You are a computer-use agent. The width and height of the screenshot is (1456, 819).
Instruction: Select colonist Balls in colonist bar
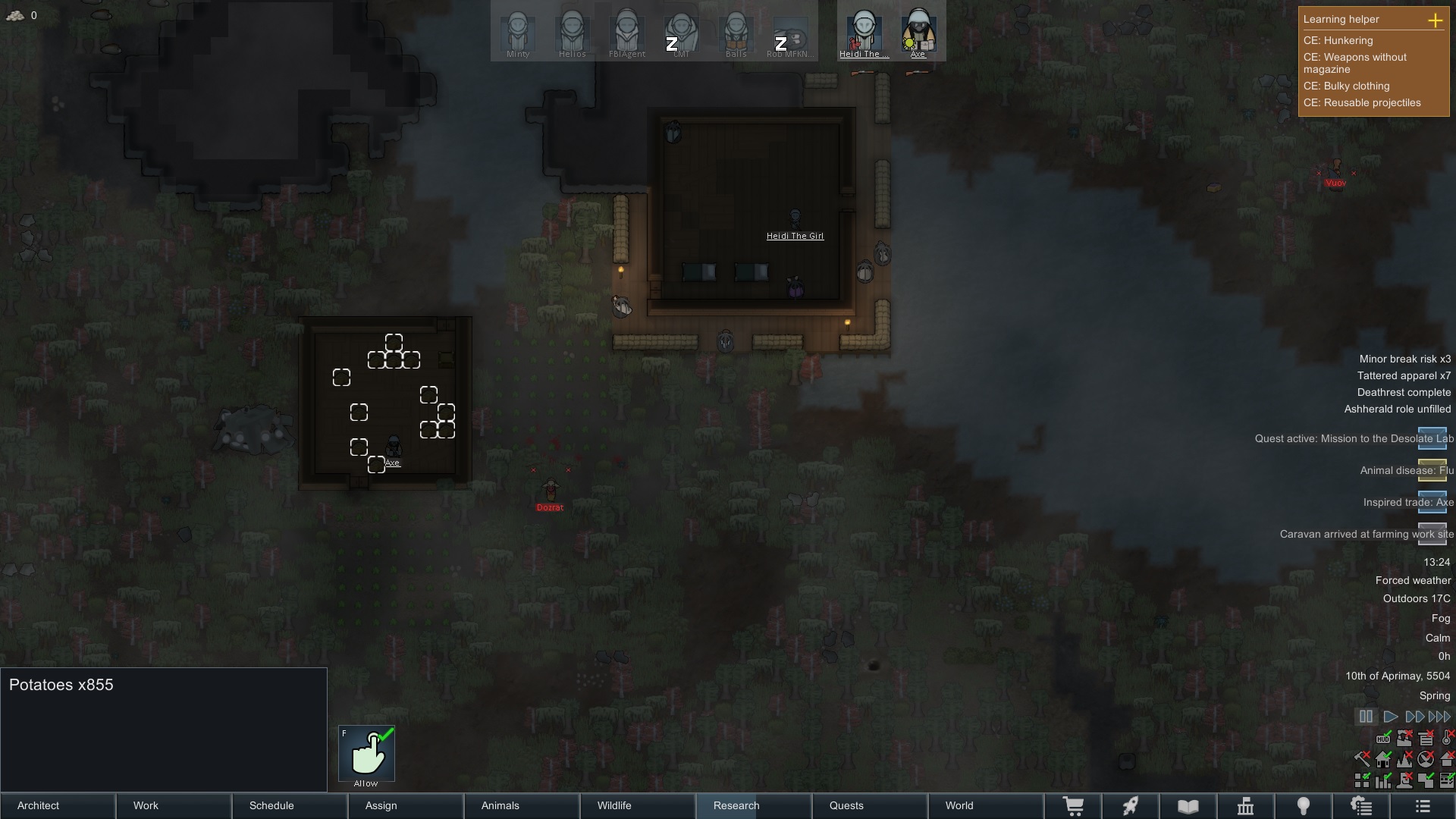click(x=736, y=33)
